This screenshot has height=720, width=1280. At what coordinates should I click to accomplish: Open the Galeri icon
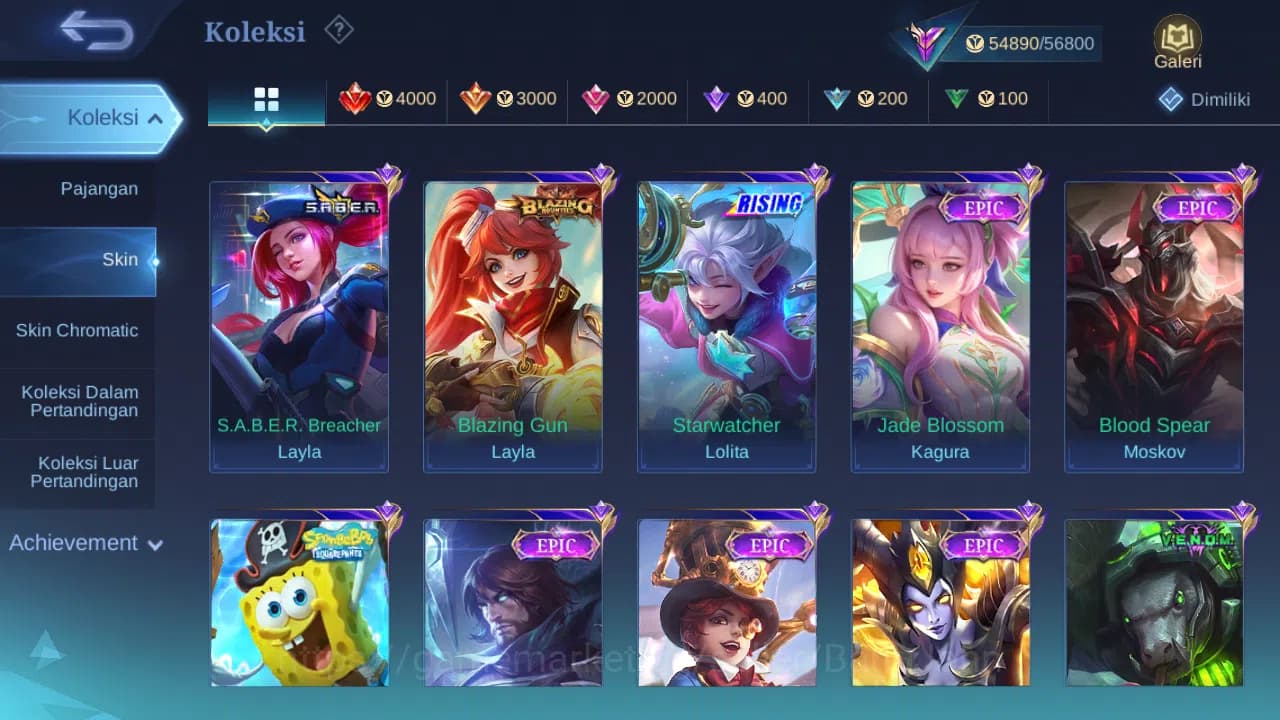tap(1176, 38)
